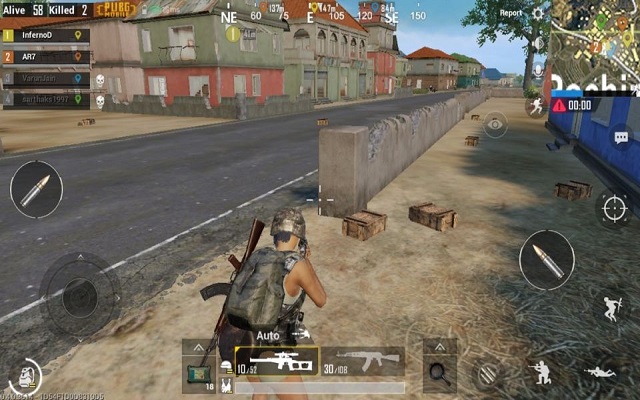Toggle the auto-sprint running icon
This screenshot has height=400, width=640.
click(x=537, y=104)
